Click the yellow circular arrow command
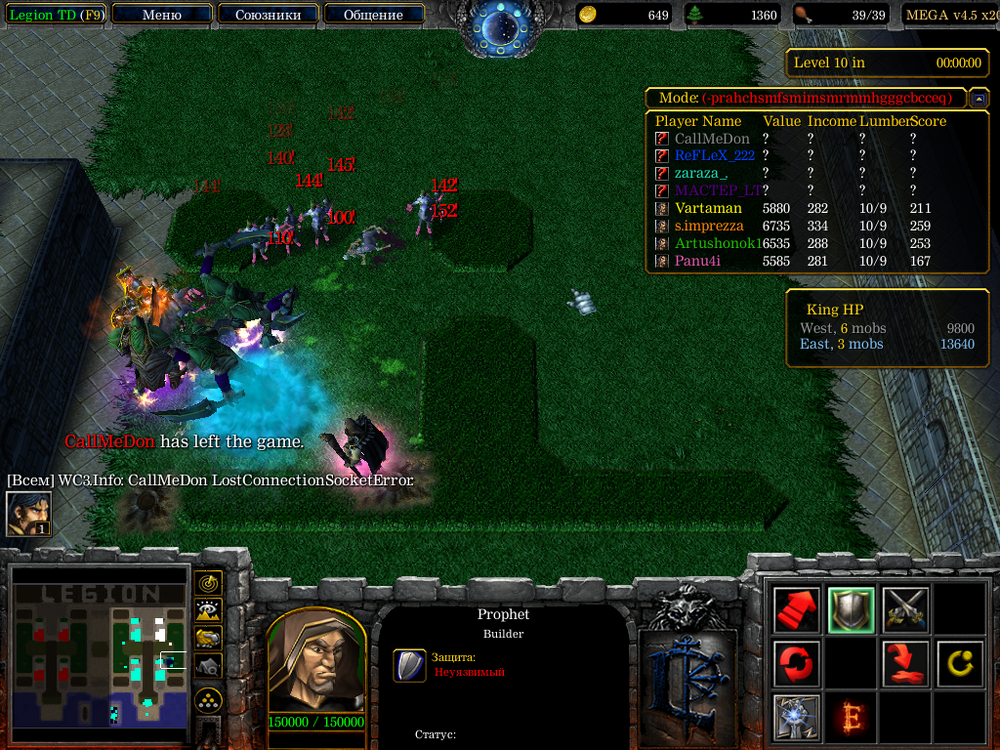Screen dimensions: 1000x750 [x=959, y=663]
